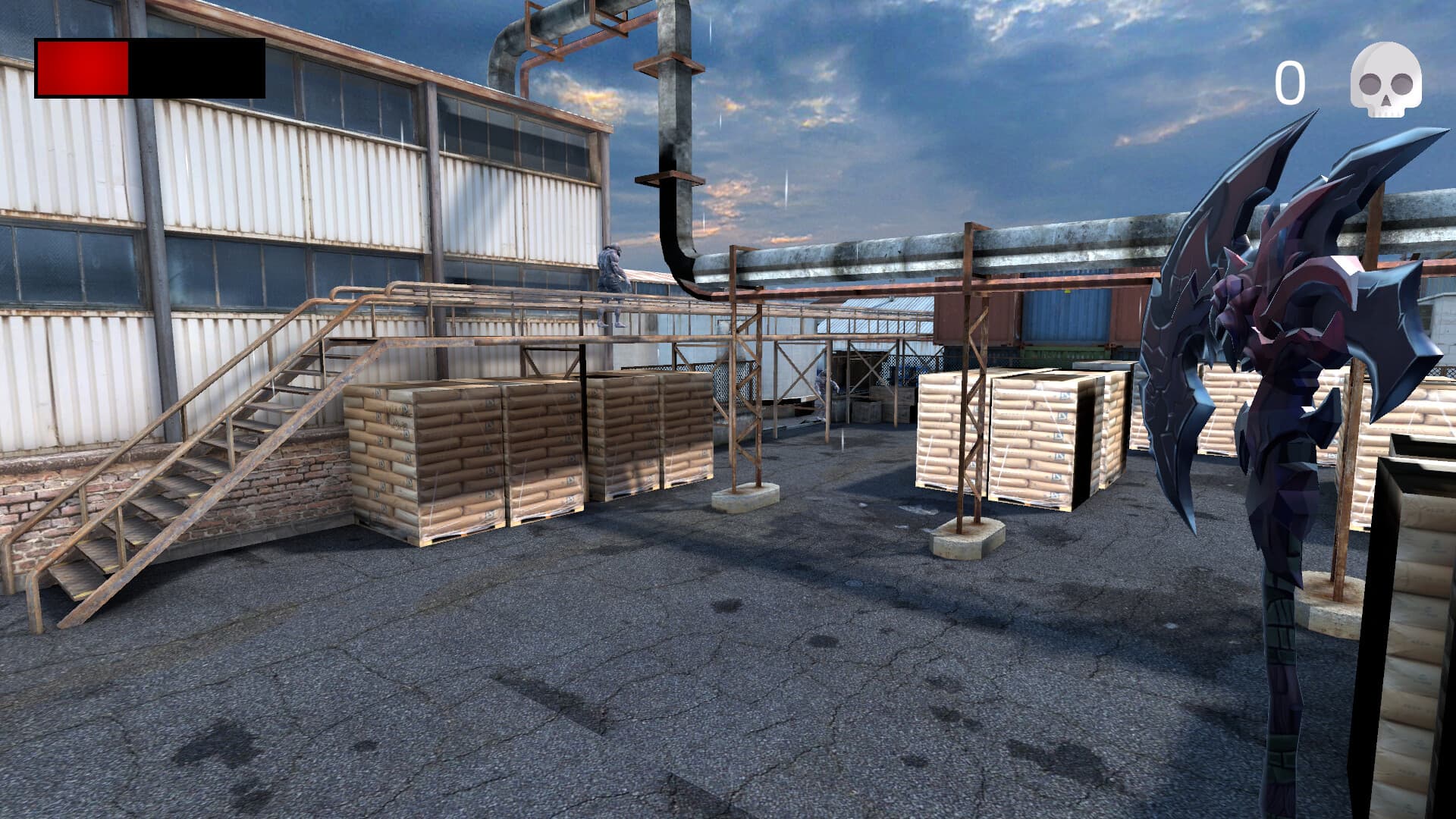Screen dimensions: 1456x819
Task: Click the black depleted health section
Action: coord(197,70)
